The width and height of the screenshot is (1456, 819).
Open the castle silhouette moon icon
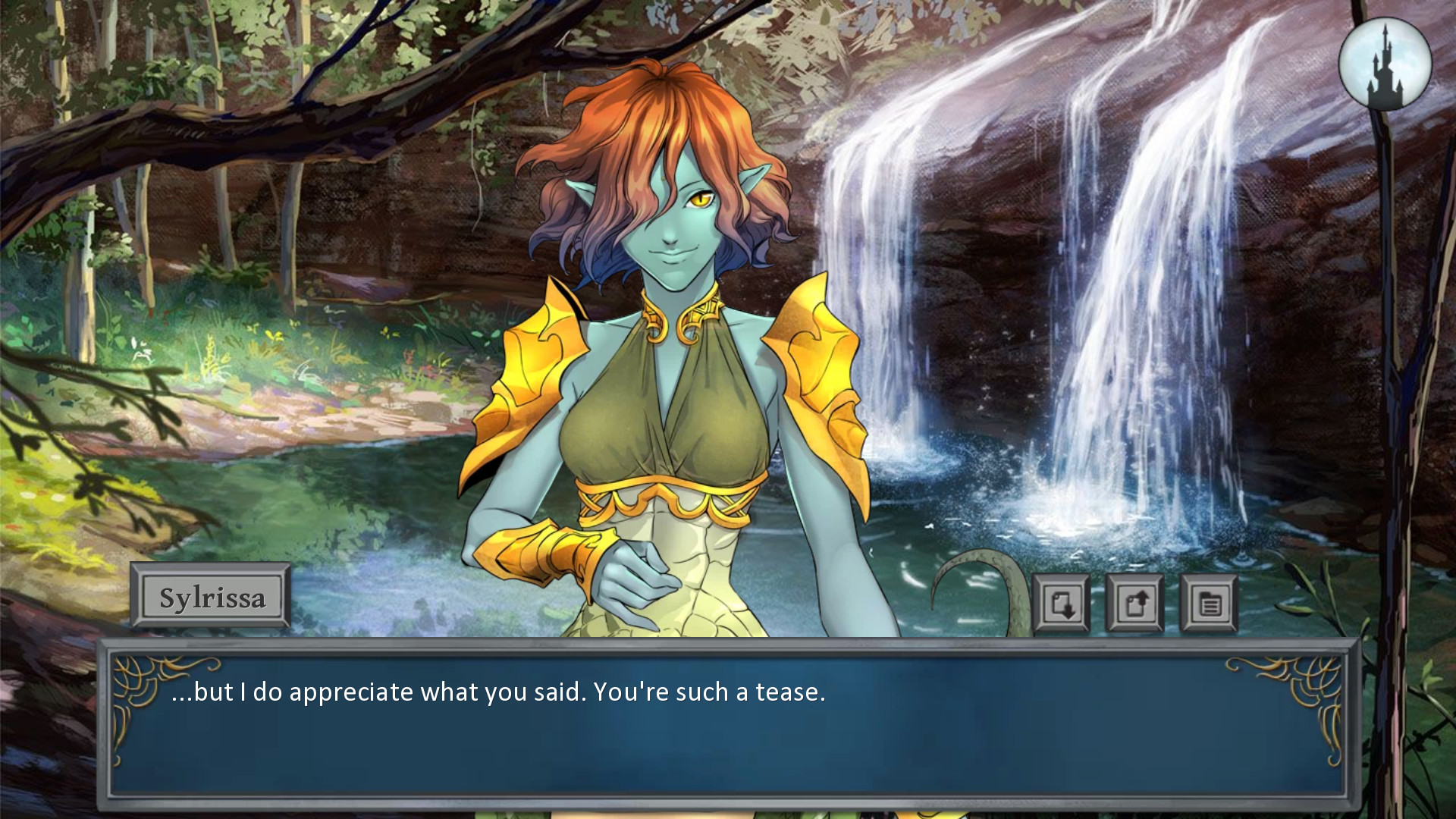click(x=1385, y=64)
